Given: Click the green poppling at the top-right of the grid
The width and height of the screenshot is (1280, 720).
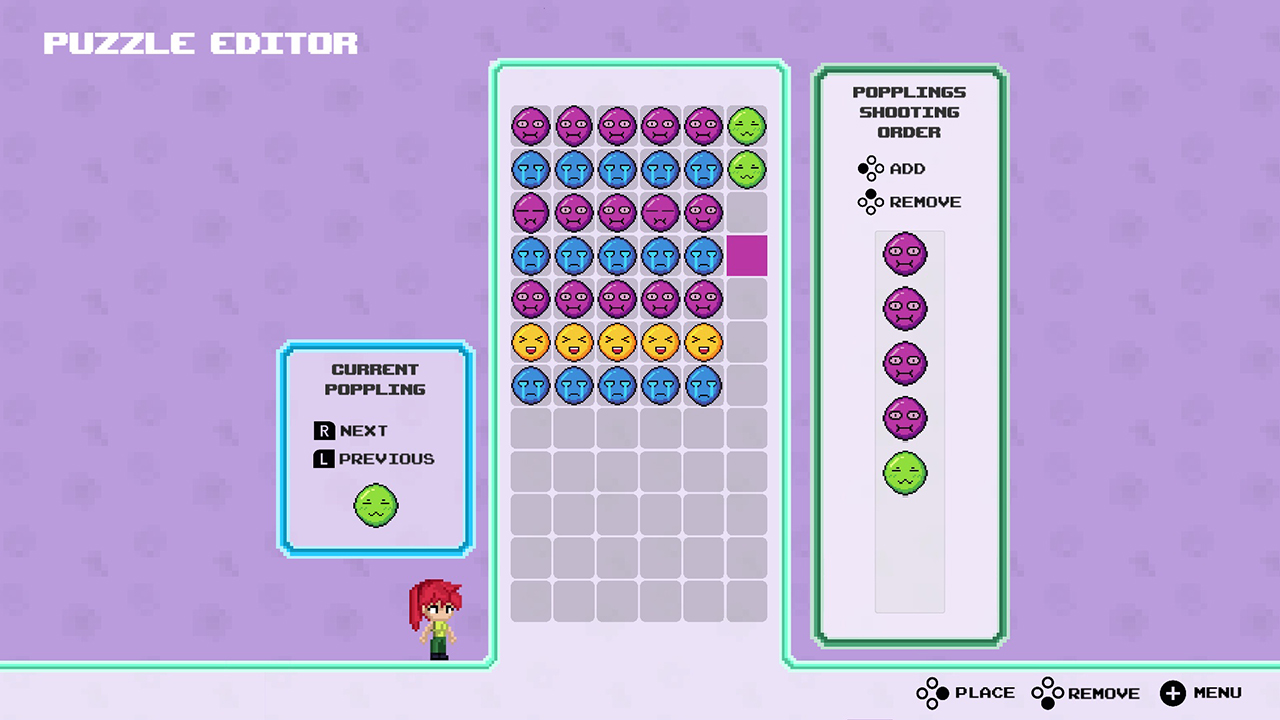Looking at the screenshot, I should pyautogui.click(x=746, y=125).
